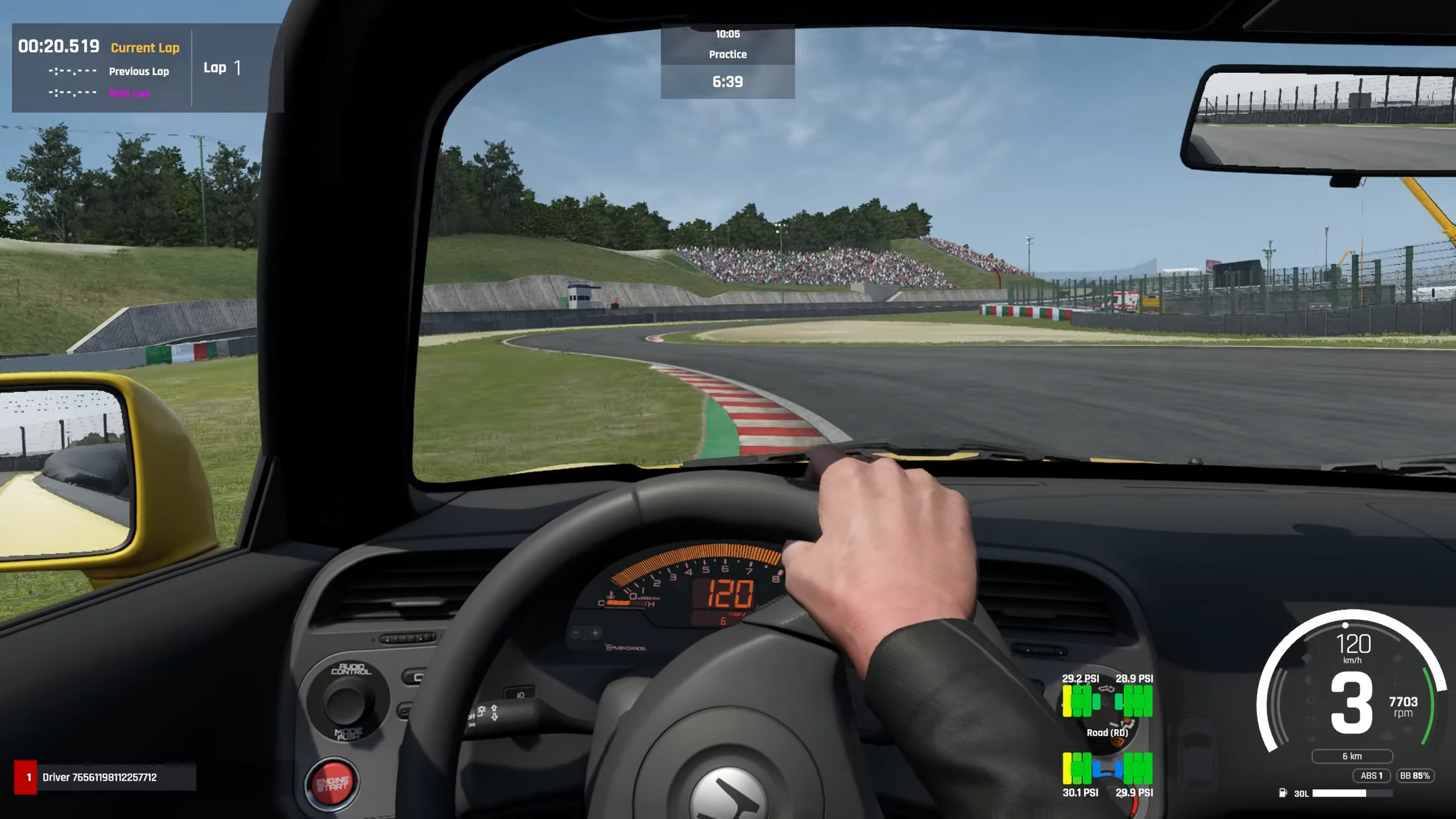The height and width of the screenshot is (819, 1456).
Task: Click the BB 85% brake bias badge
Action: 1414,776
